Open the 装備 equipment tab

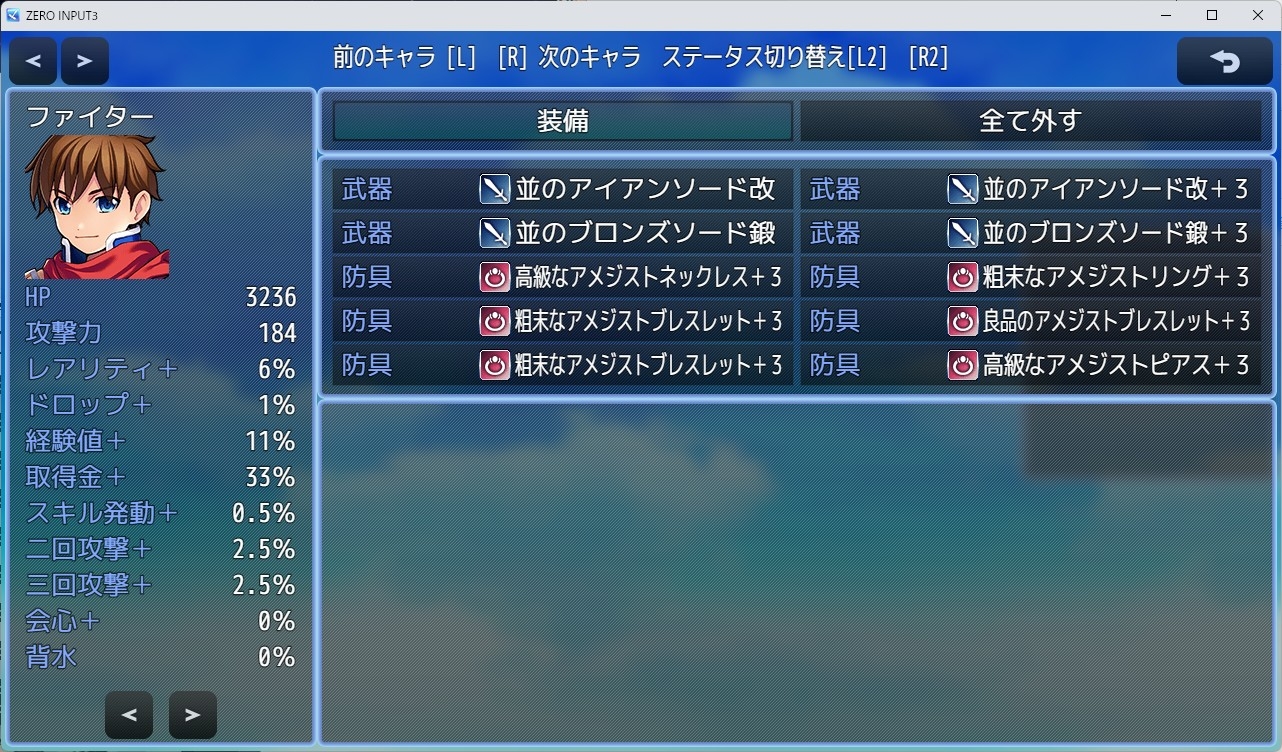560,121
